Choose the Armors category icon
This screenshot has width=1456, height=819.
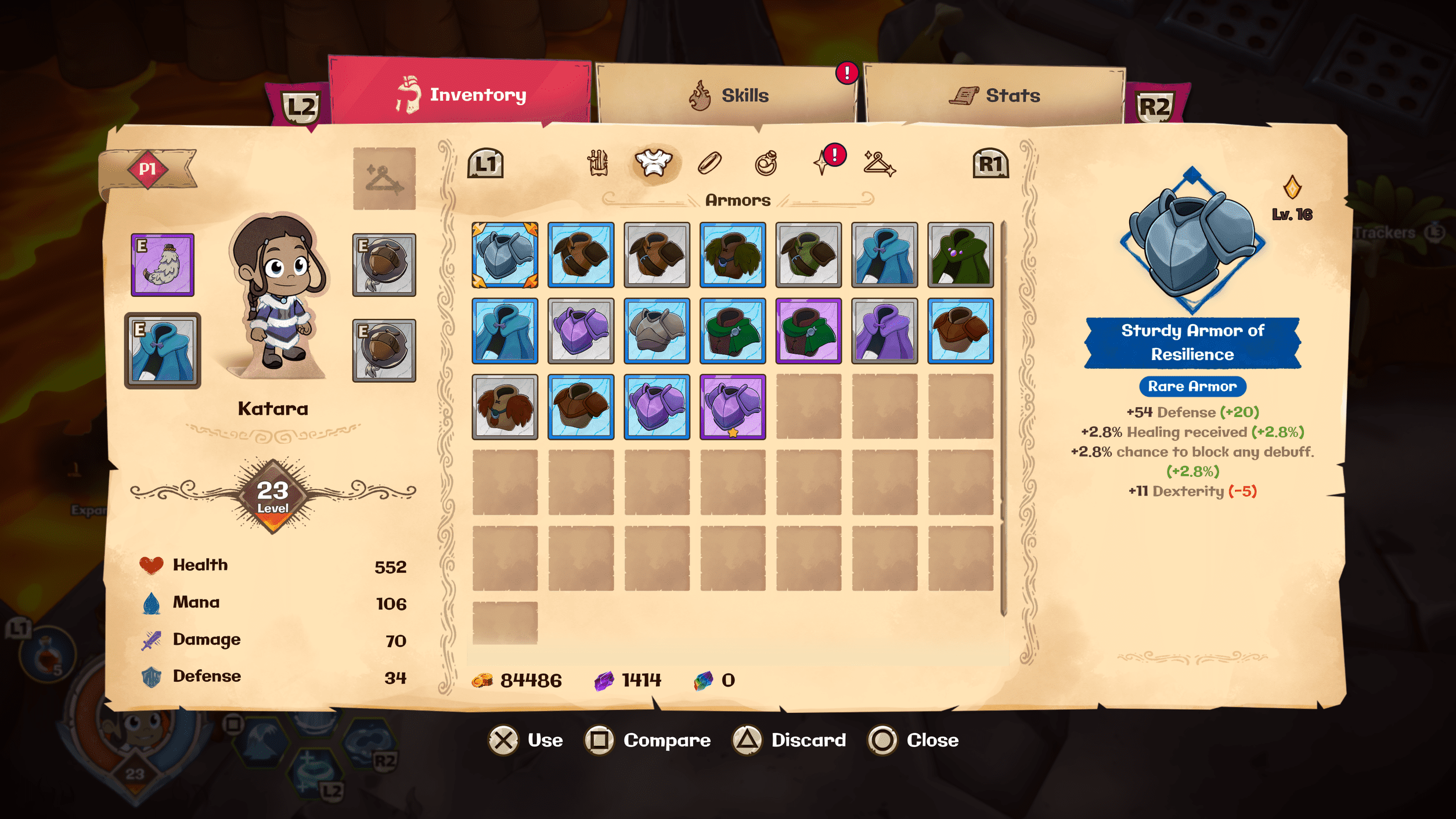[653, 163]
